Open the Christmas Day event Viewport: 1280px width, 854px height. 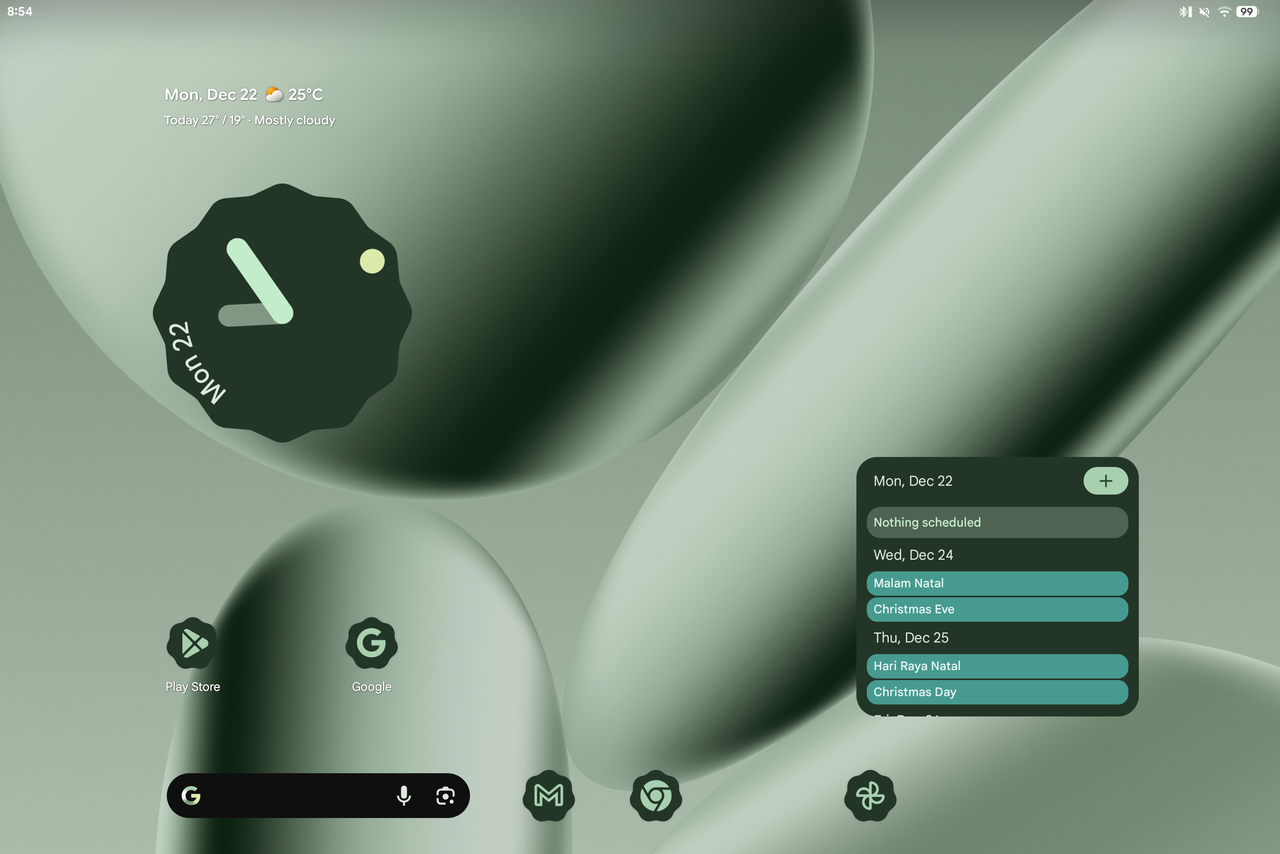[997, 692]
